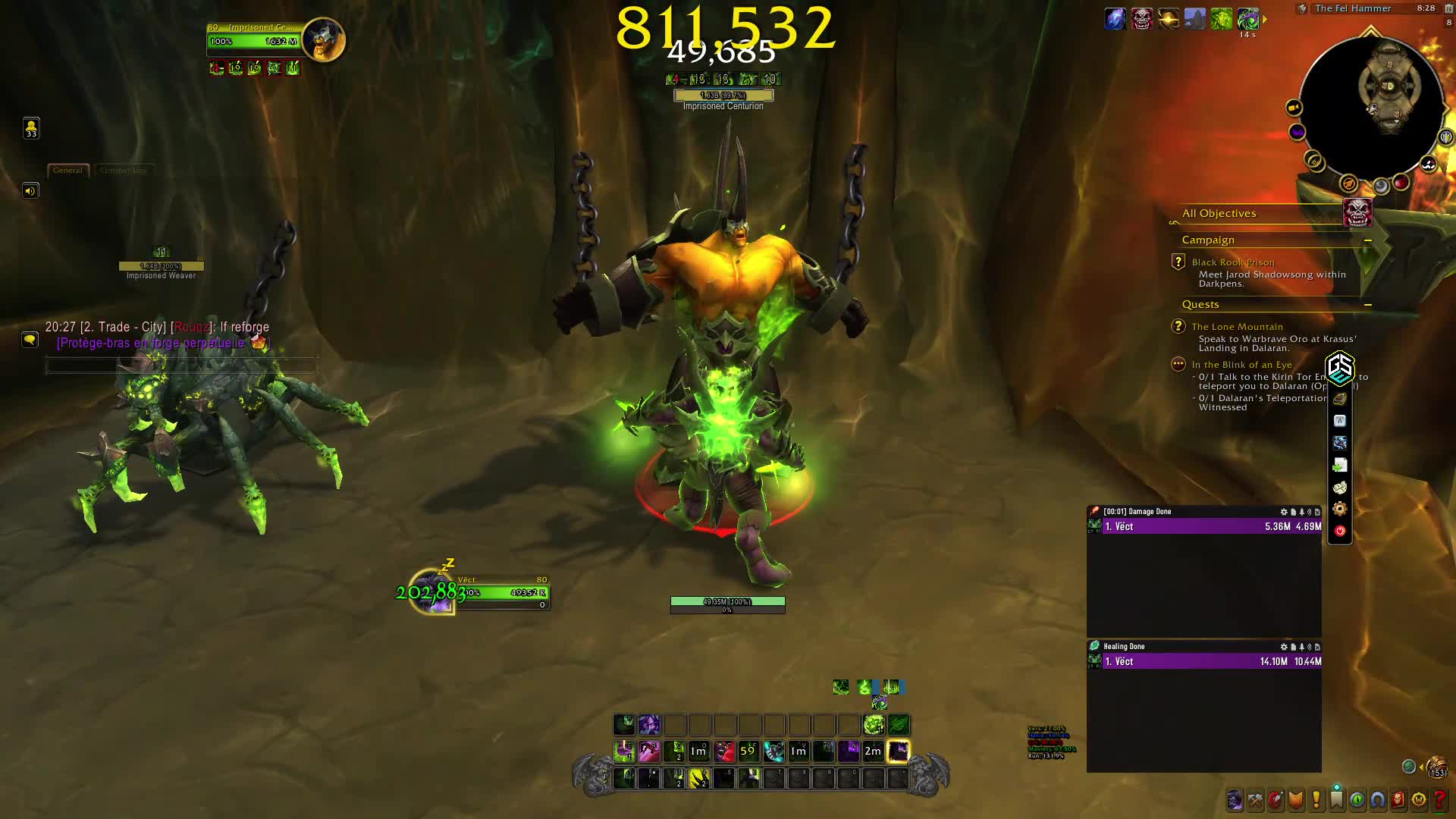The width and height of the screenshot is (1456, 819).
Task: Toggle the chat sound speaker button
Action: pyautogui.click(x=30, y=190)
